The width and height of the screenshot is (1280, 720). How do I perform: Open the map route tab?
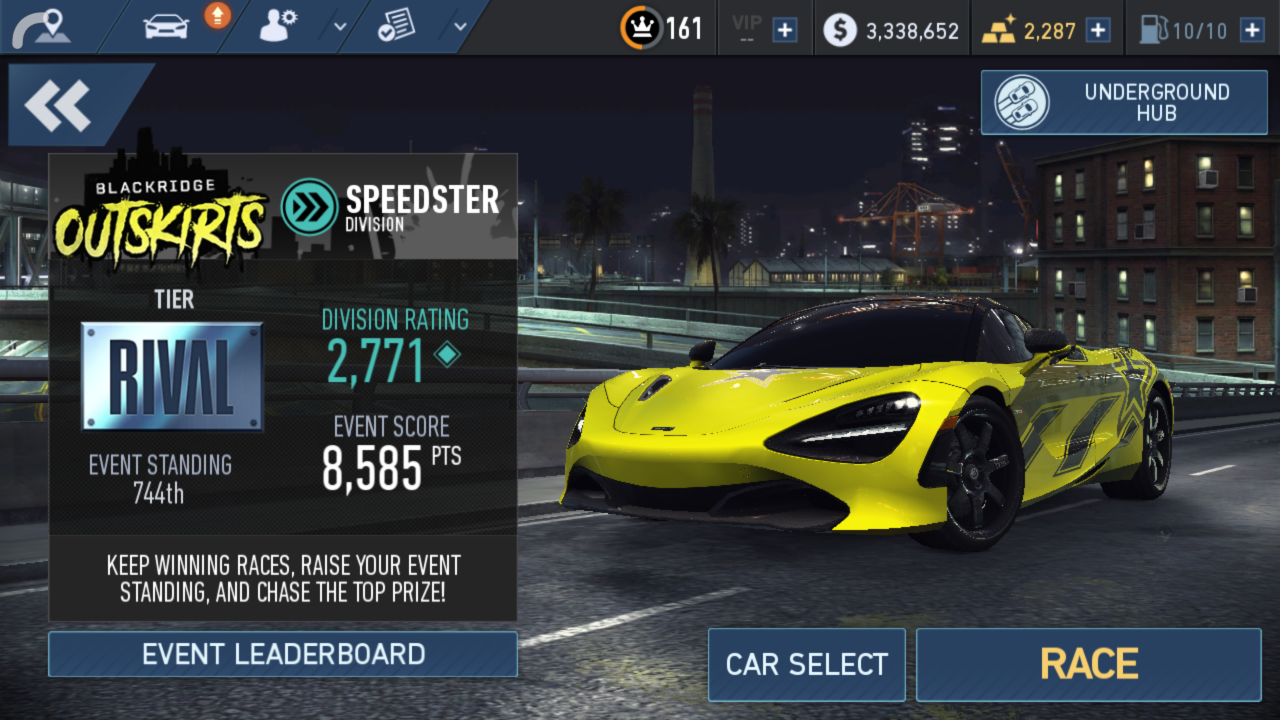pyautogui.click(x=42, y=27)
